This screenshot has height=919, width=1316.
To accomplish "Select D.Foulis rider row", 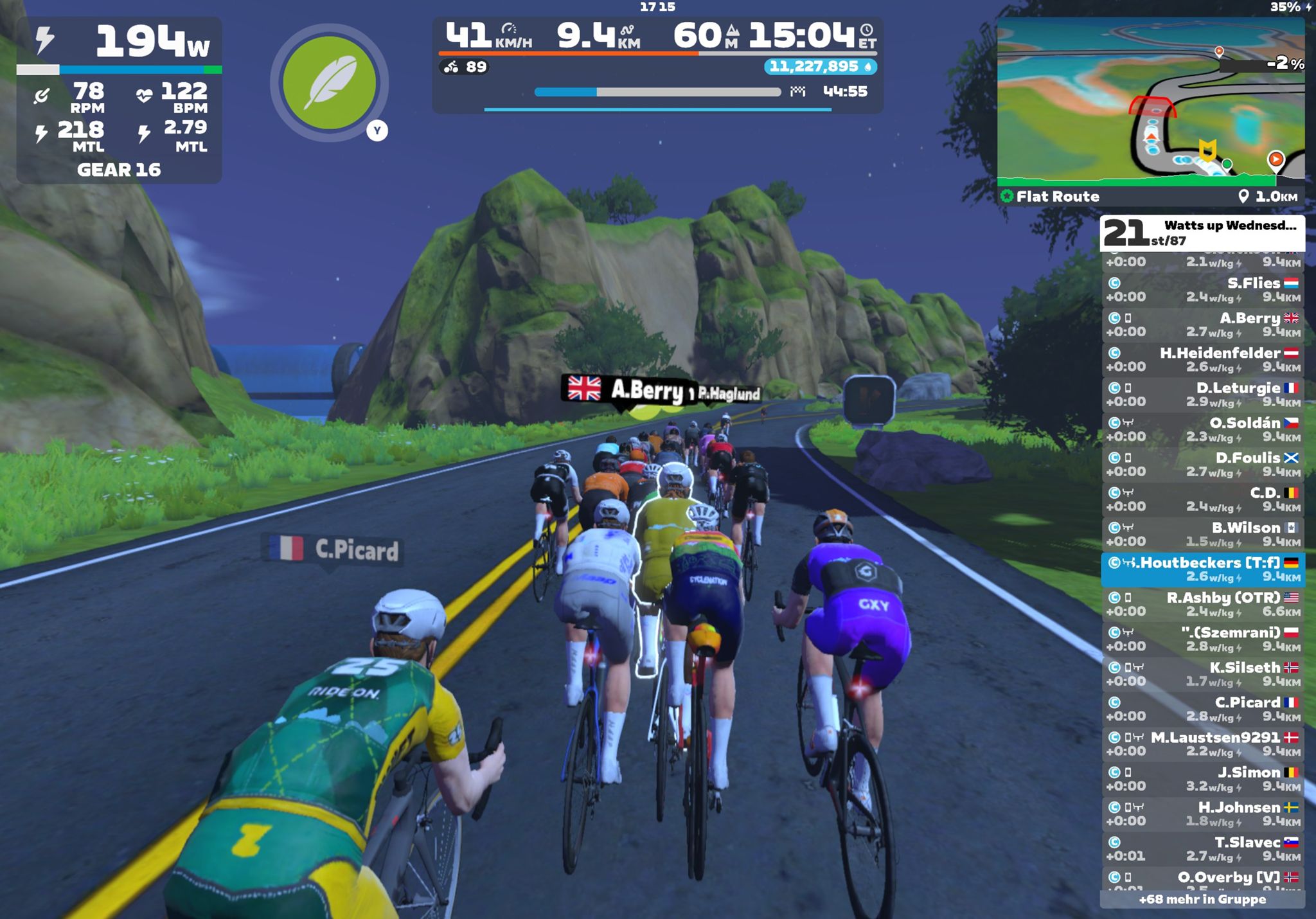I will point(1202,465).
